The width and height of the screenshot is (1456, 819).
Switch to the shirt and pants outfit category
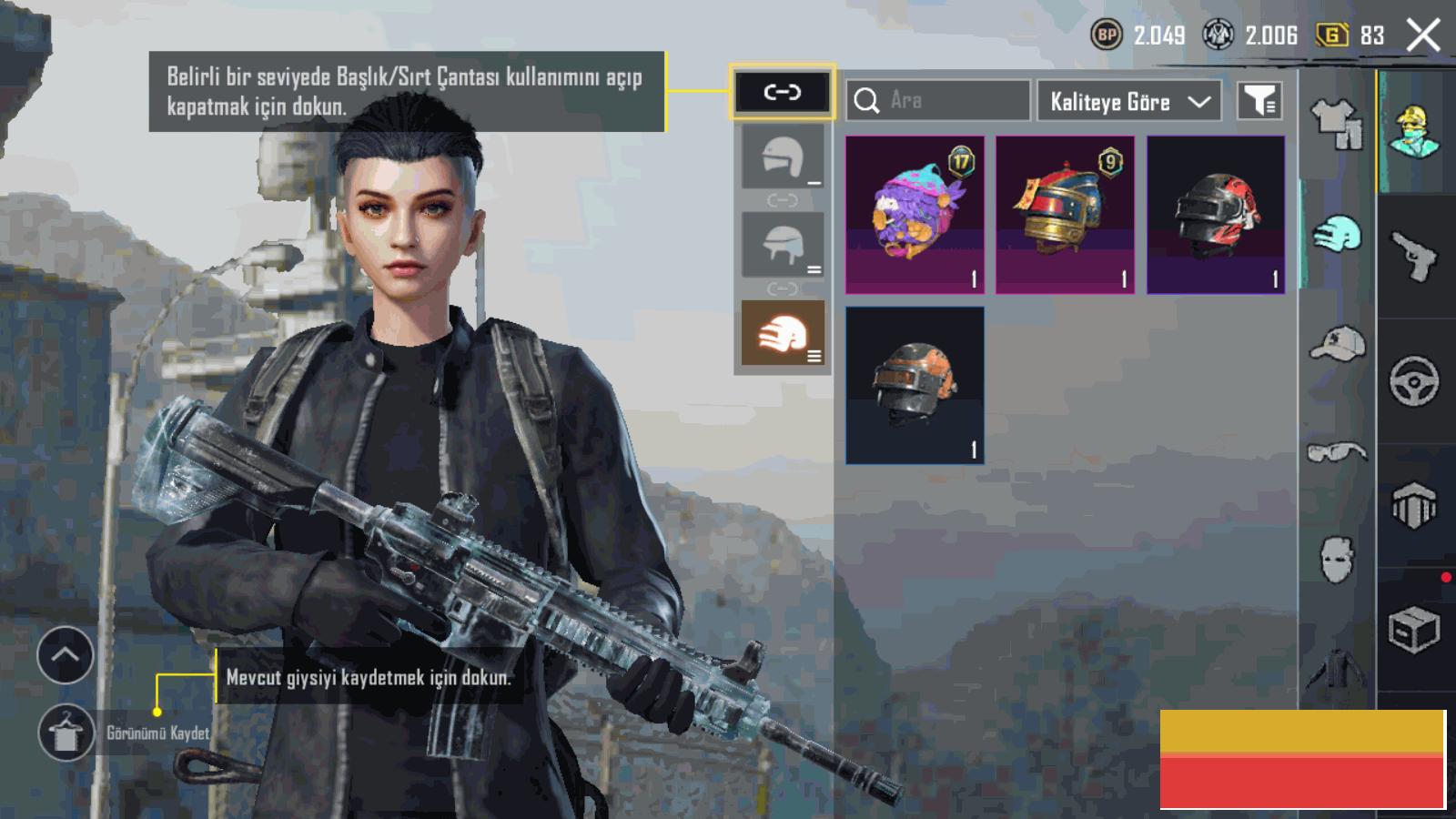point(1337,124)
